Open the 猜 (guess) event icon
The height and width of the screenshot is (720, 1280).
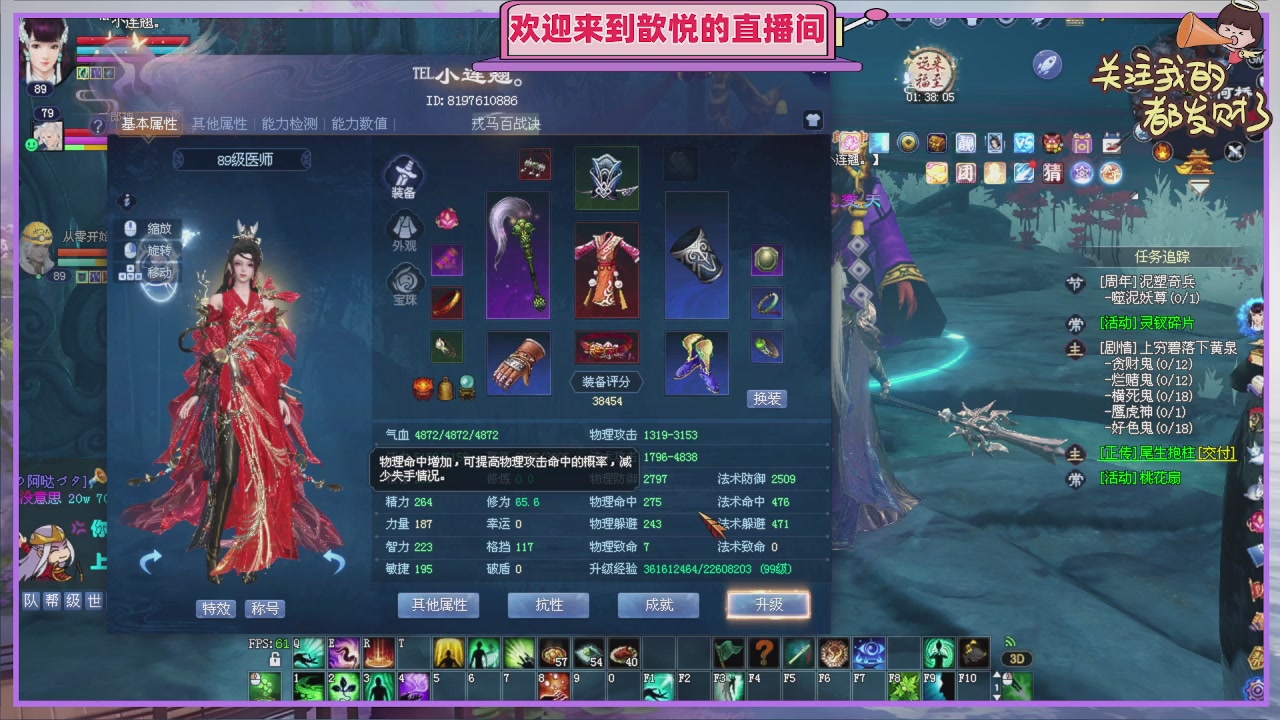point(1052,174)
